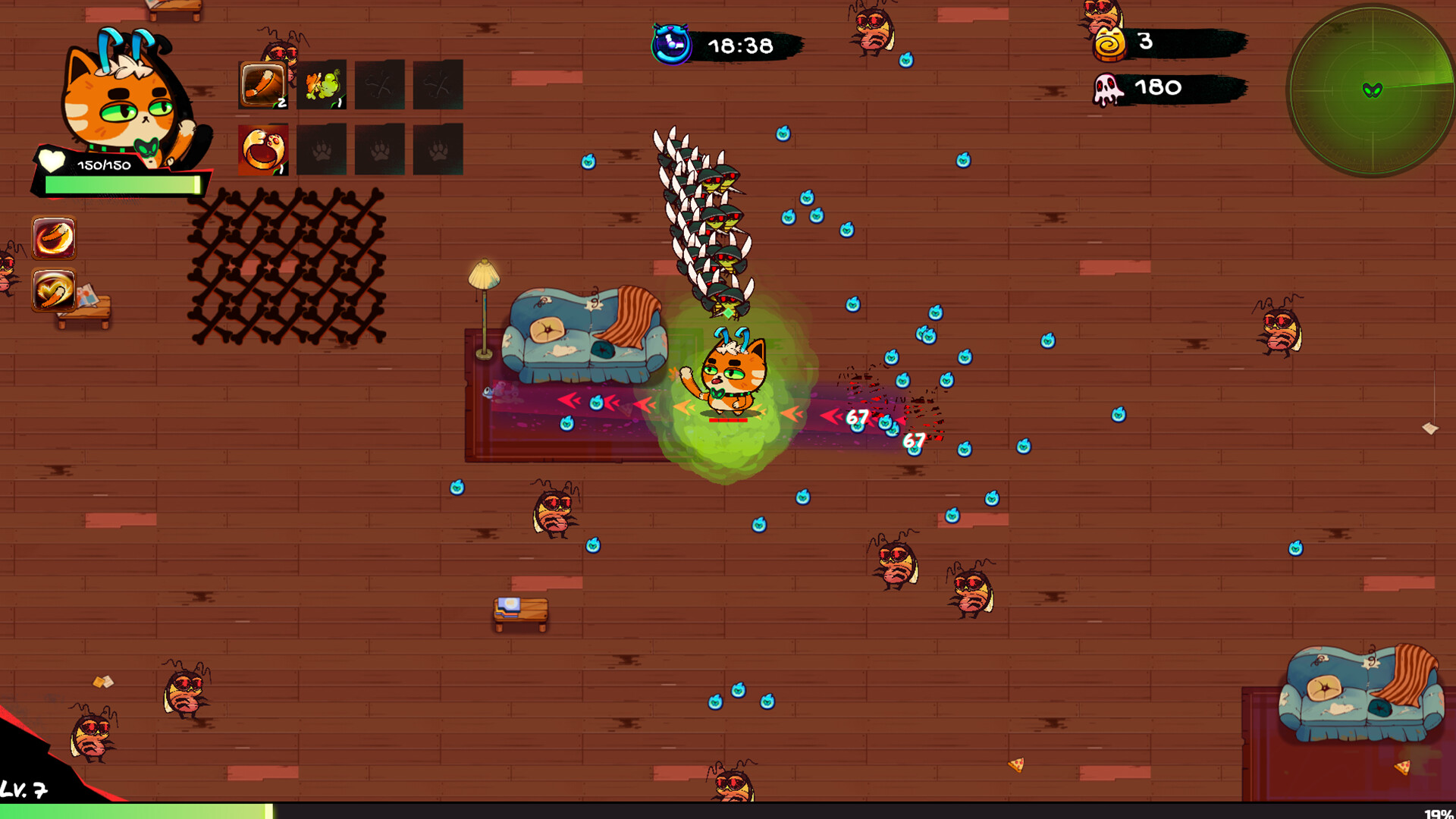Expand the last paw-print slot
Screen dimensions: 1456x819
pos(438,149)
